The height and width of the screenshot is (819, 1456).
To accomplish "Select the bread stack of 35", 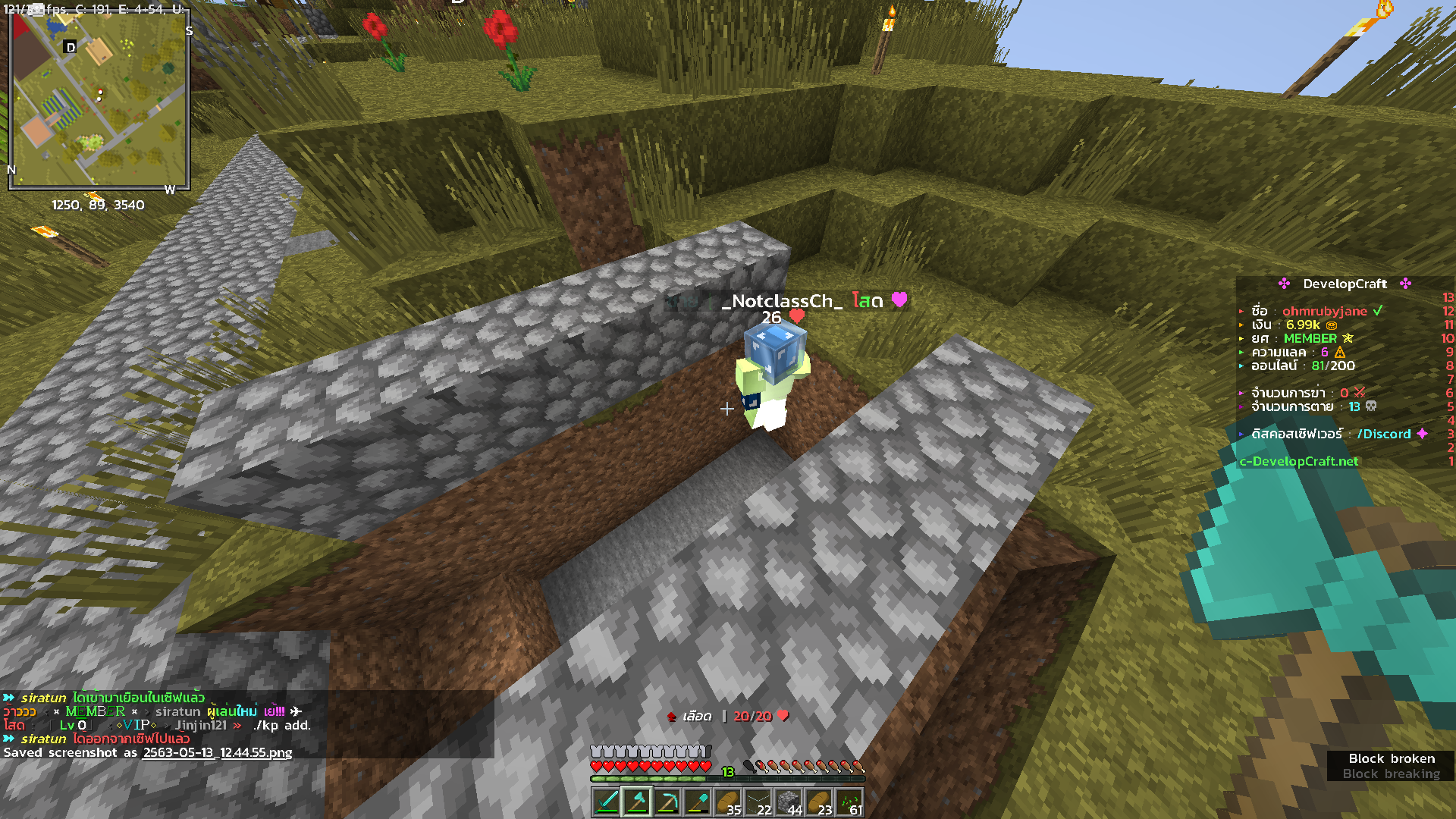I will pyautogui.click(x=730, y=800).
